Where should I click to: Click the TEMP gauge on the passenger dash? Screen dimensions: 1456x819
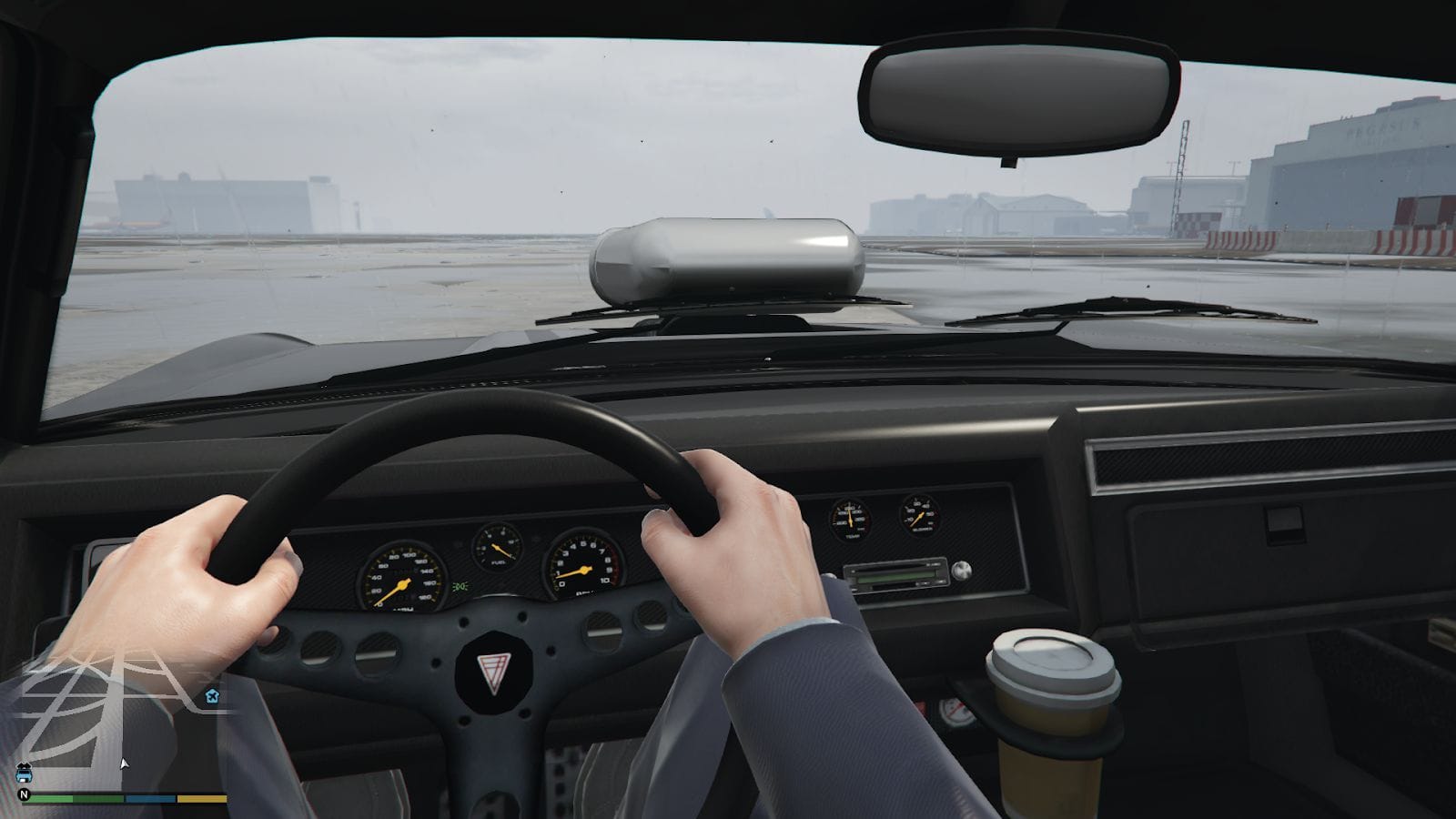coord(851,519)
